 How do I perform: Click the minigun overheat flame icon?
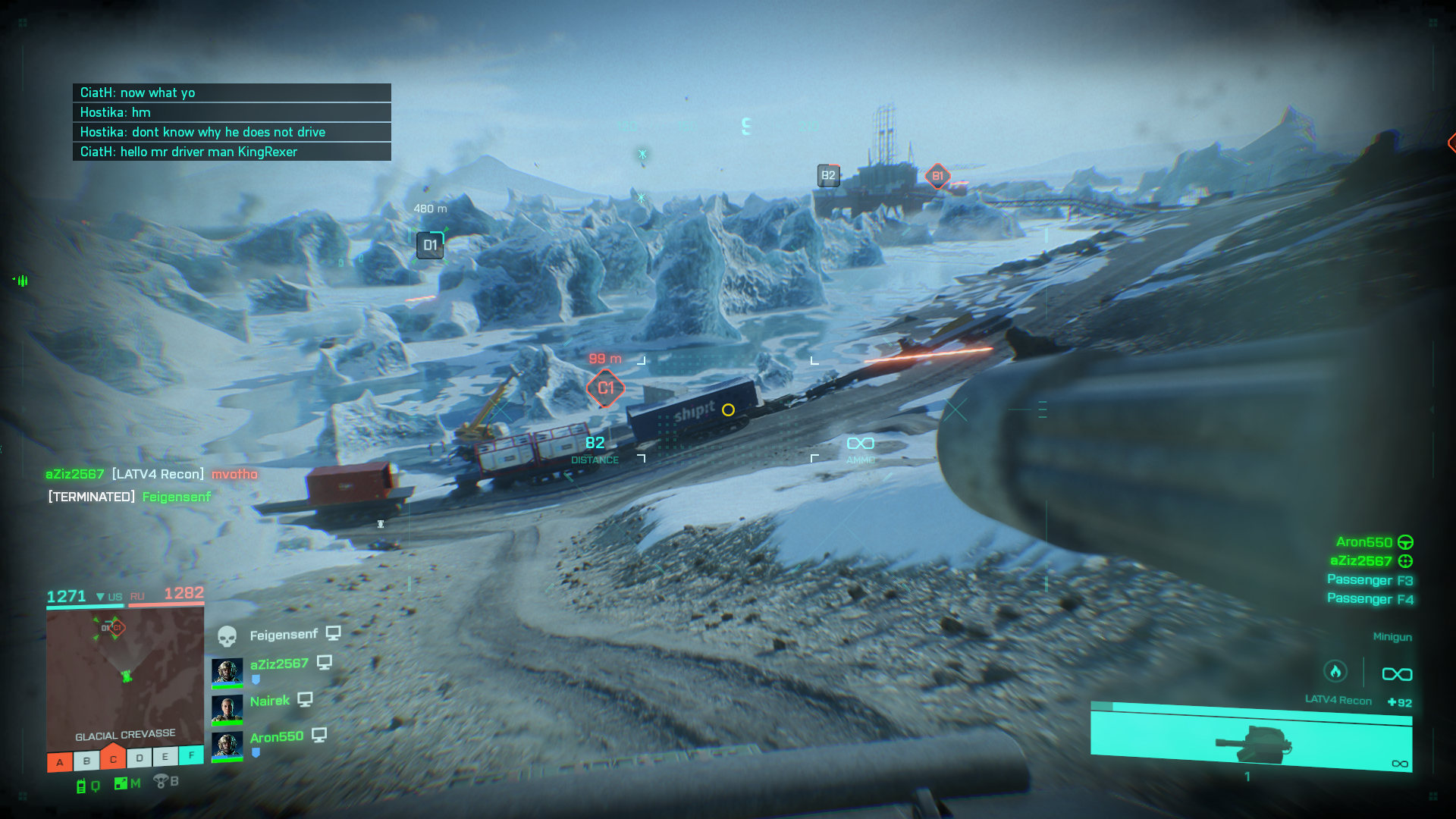click(x=1335, y=672)
